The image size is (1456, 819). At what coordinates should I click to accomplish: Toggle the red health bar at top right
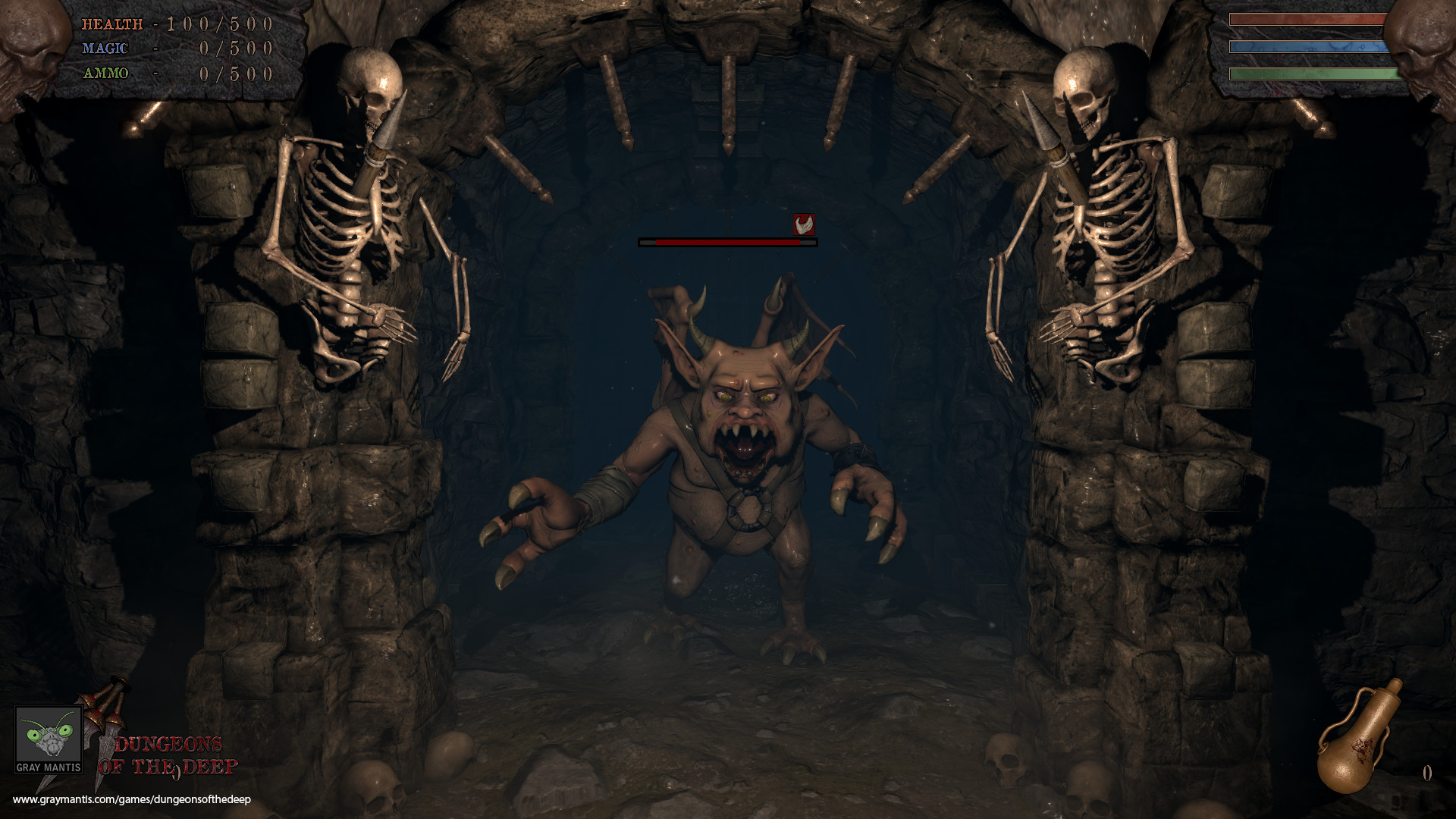(1307, 19)
